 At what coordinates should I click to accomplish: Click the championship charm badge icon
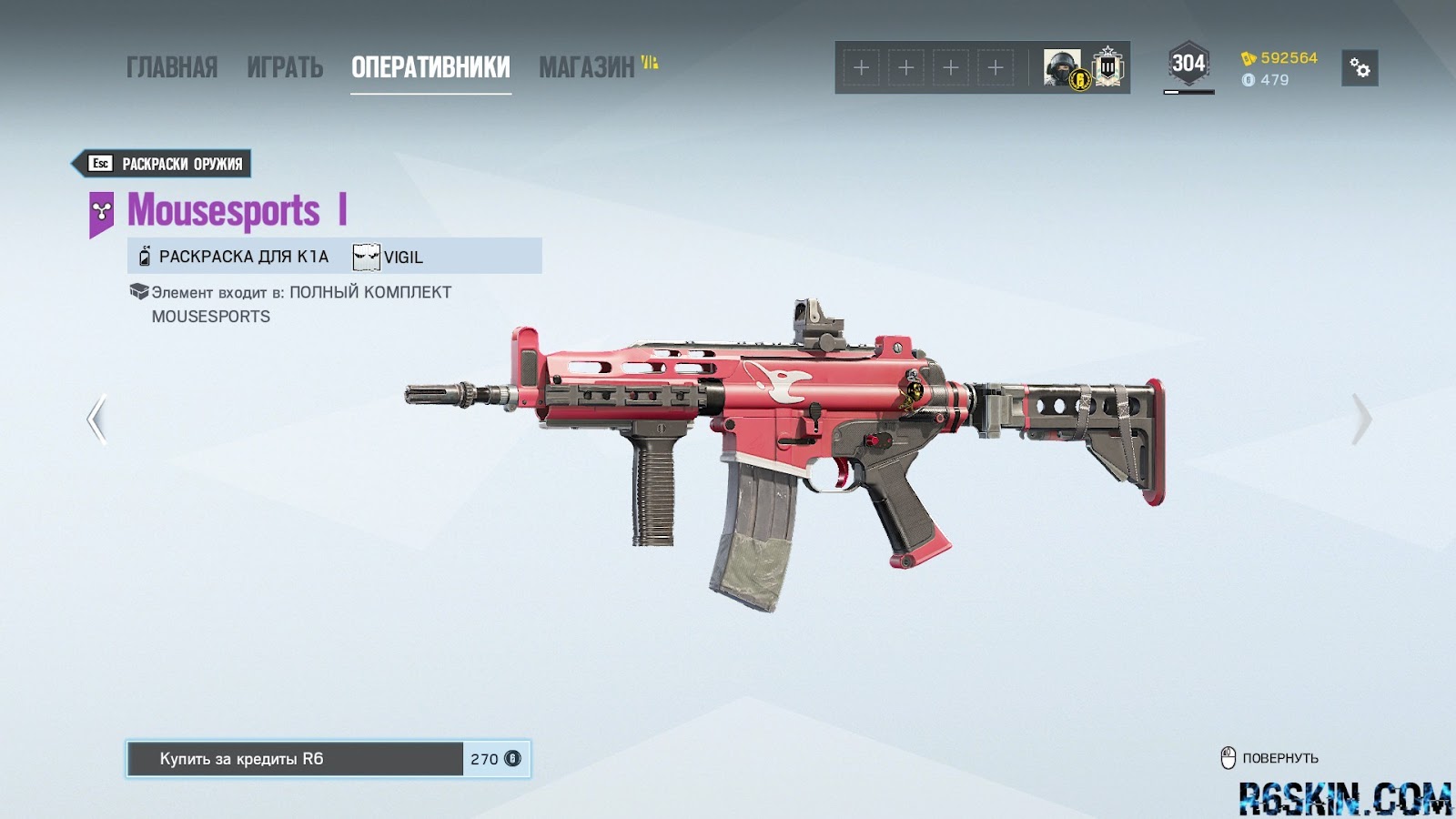pyautogui.click(x=1107, y=66)
